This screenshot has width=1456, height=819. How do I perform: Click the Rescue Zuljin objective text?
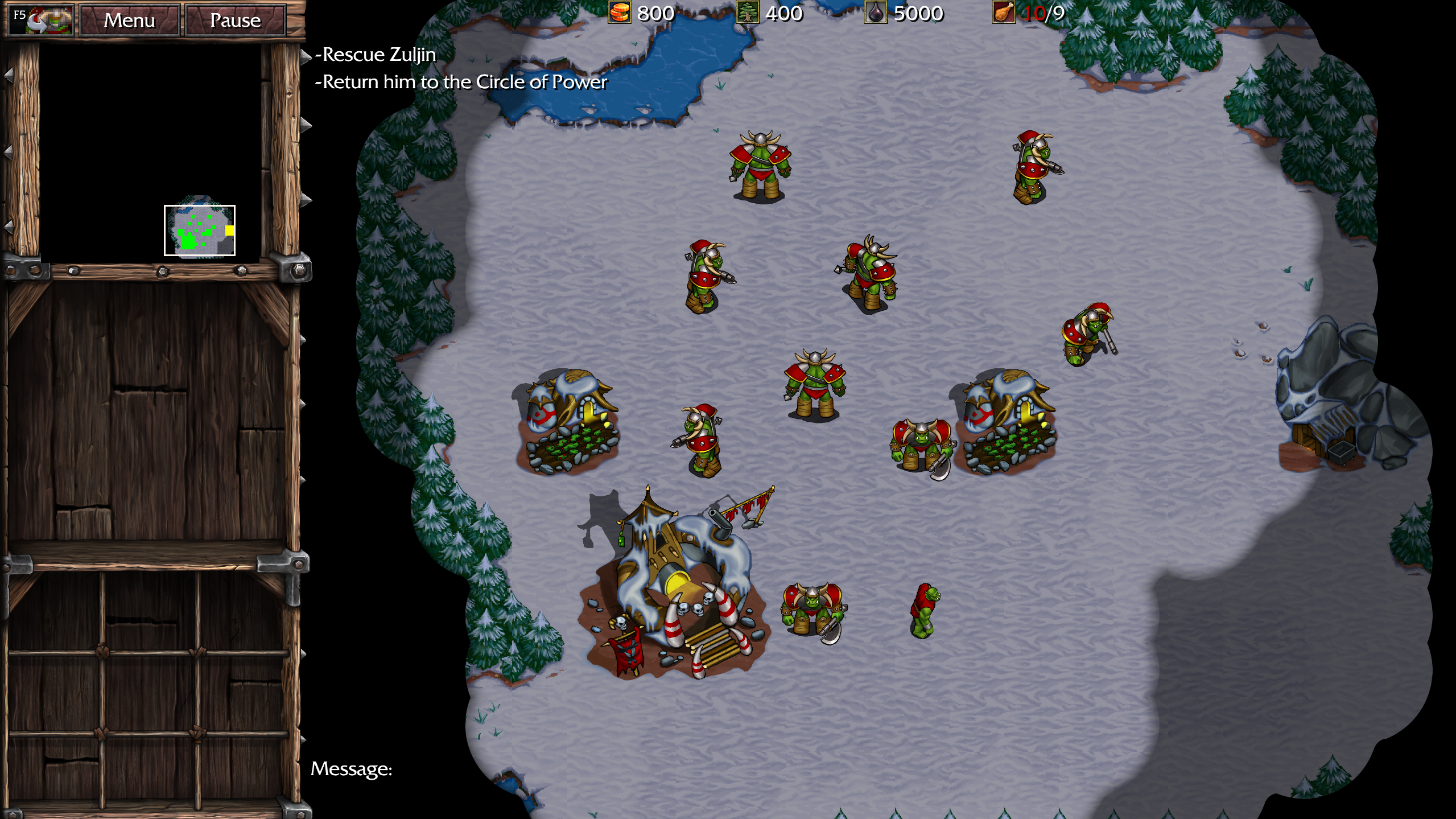click(376, 55)
